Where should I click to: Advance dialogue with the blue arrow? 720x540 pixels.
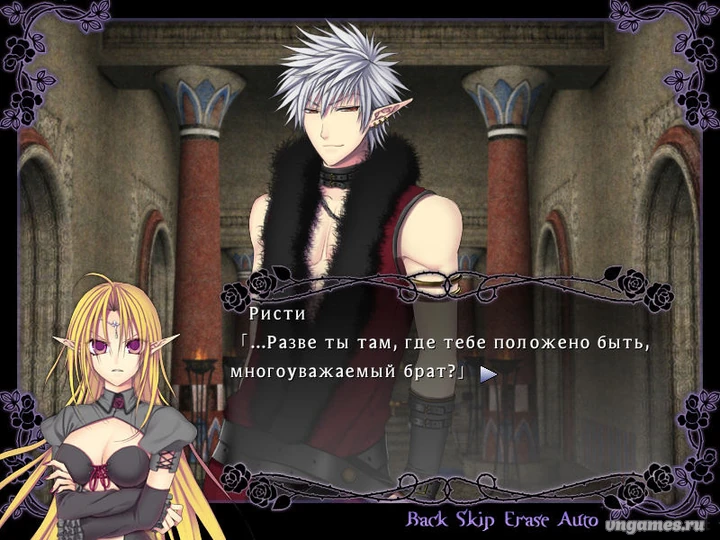[x=488, y=375]
